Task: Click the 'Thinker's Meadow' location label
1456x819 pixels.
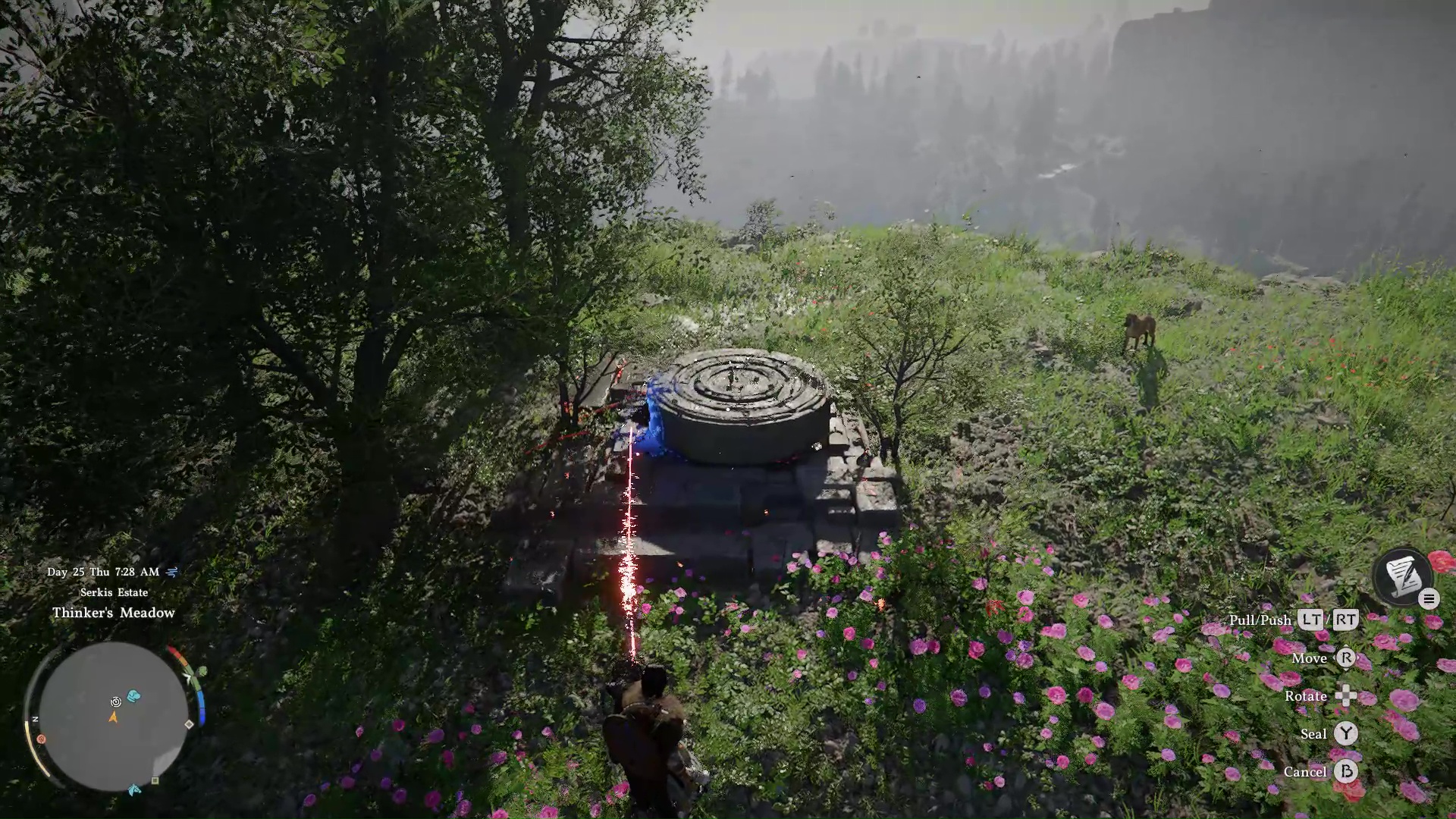Action: pos(114,613)
